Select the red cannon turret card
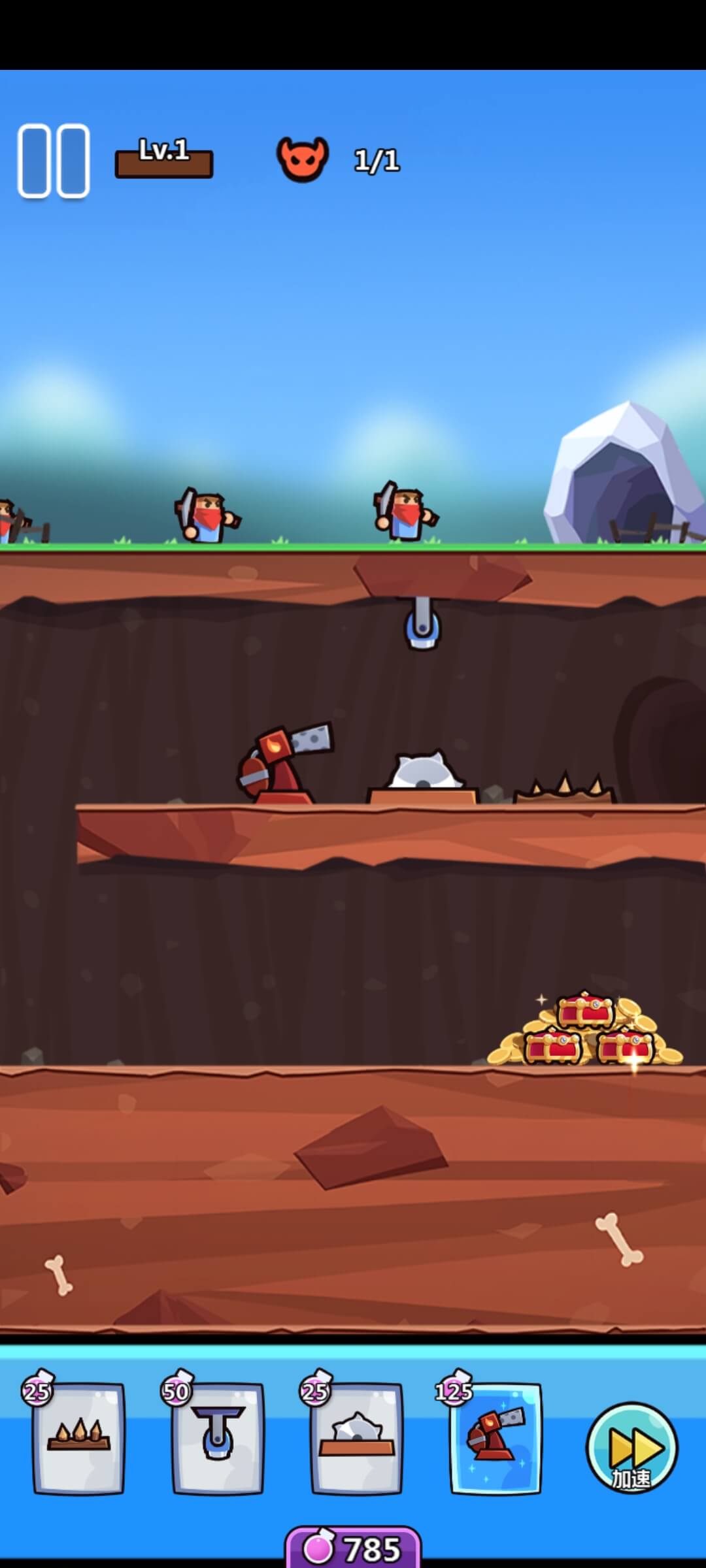 496,1439
